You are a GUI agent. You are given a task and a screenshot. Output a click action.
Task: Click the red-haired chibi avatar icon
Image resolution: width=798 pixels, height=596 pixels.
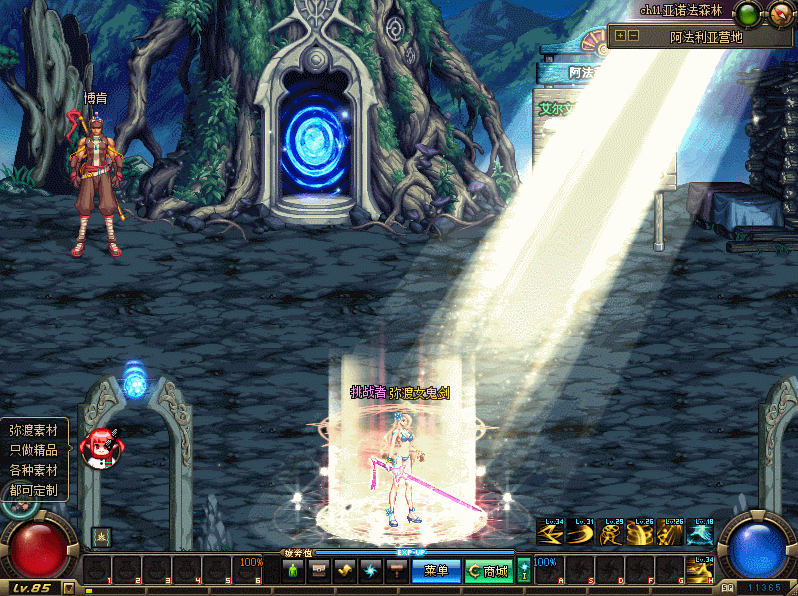101,448
